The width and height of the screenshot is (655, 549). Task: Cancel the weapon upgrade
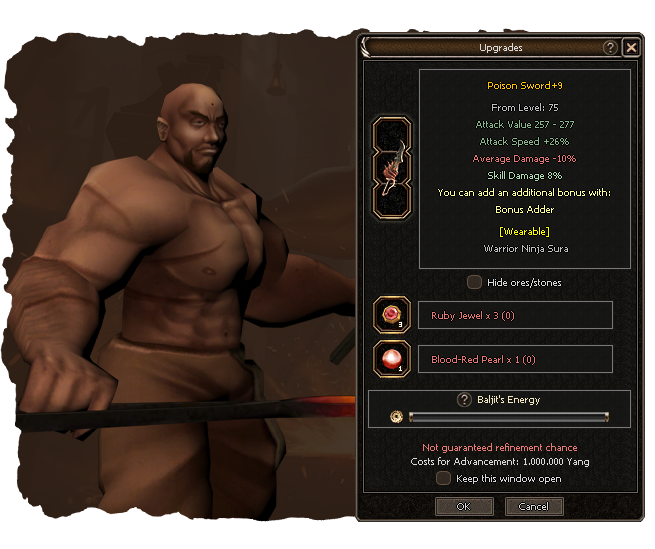(x=534, y=507)
